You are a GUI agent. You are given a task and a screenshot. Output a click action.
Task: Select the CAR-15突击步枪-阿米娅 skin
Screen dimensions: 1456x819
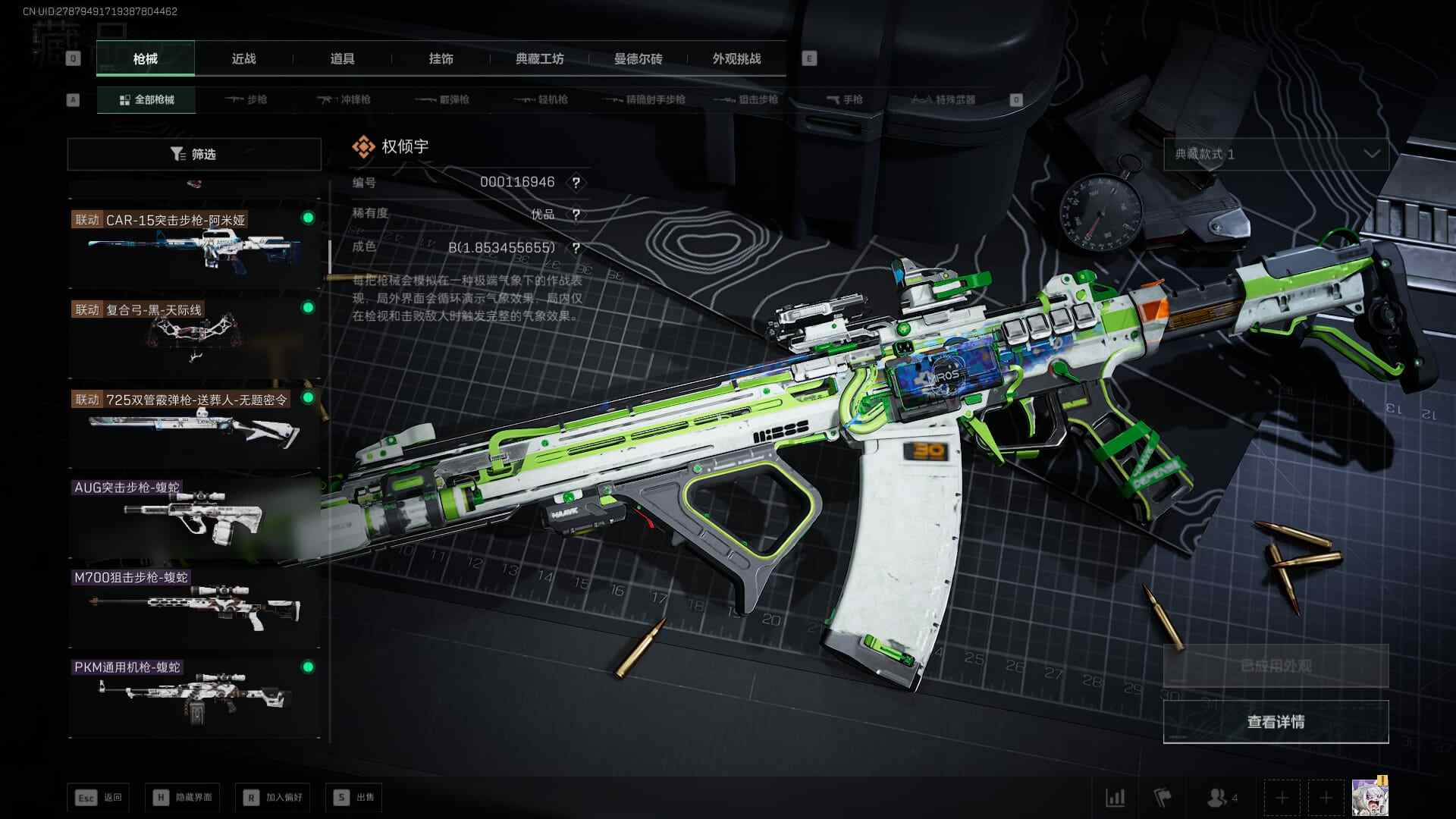(194, 244)
